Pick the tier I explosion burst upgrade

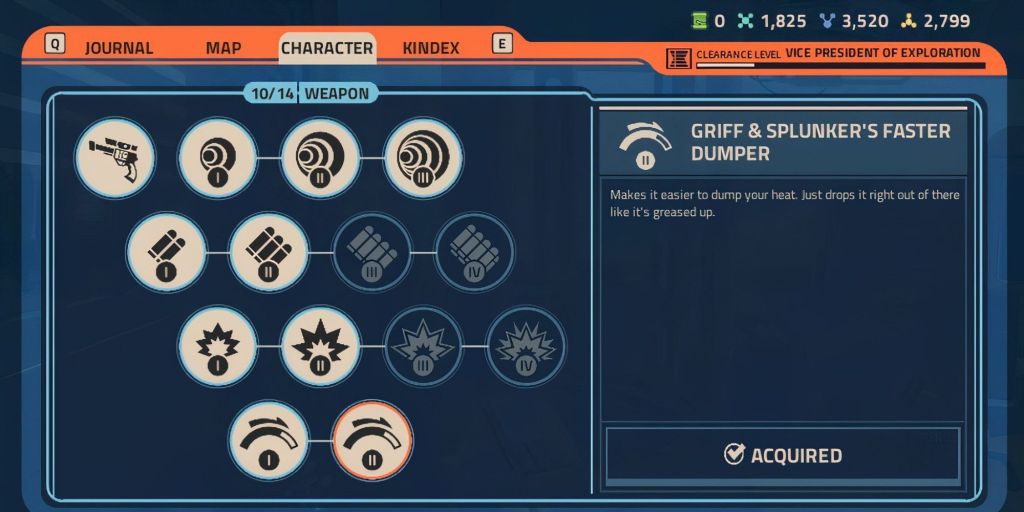click(x=218, y=347)
